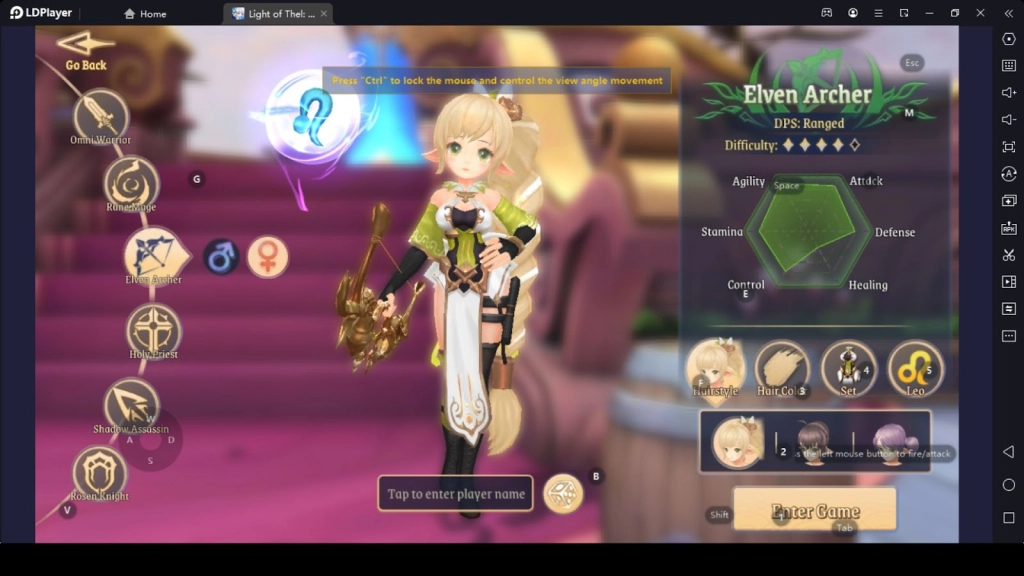
Task: Choose the Shadow Assassin class
Action: (x=131, y=403)
